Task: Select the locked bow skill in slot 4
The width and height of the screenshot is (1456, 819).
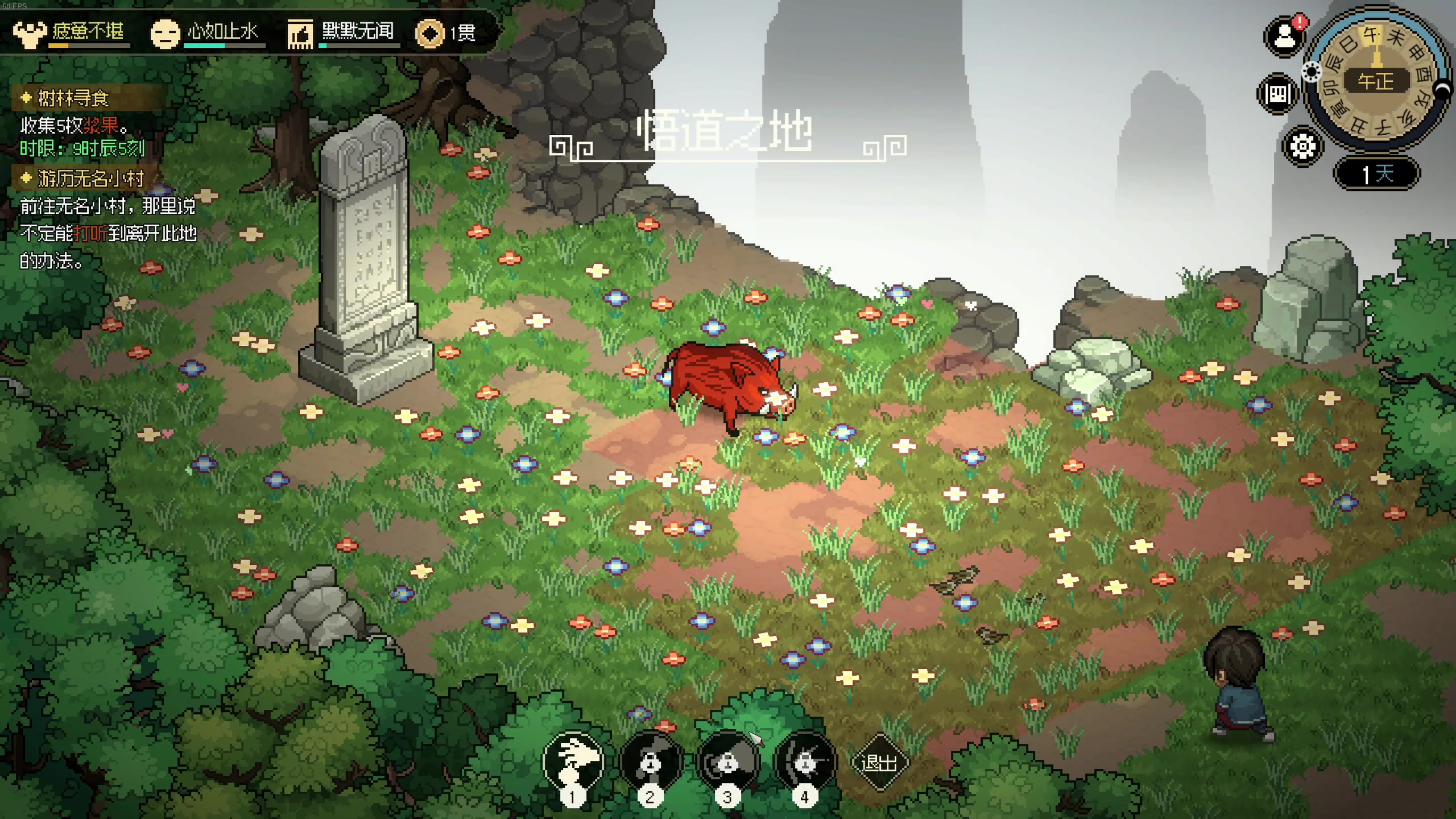Action: [805, 761]
